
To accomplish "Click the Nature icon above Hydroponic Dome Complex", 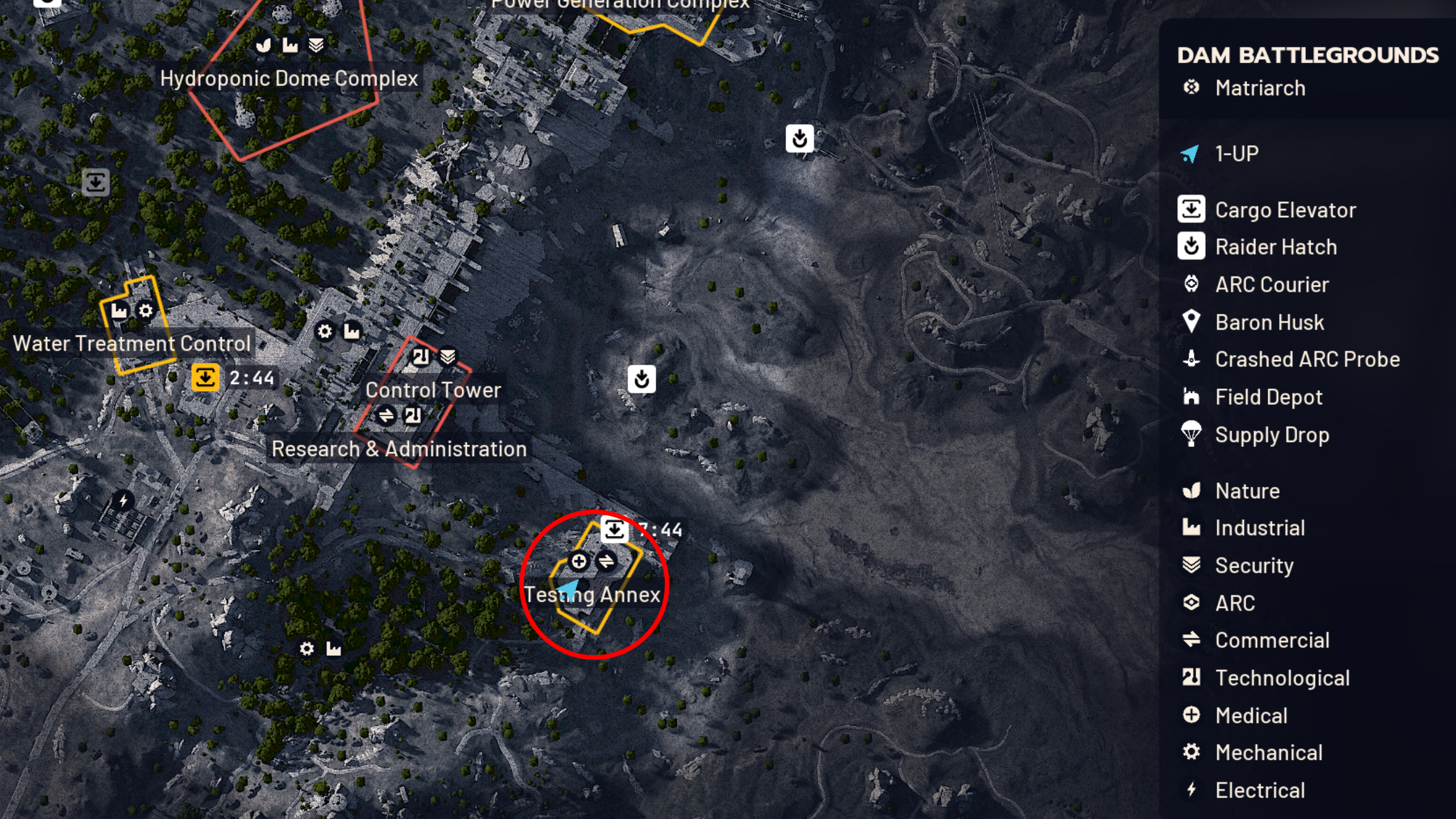I will click(263, 44).
